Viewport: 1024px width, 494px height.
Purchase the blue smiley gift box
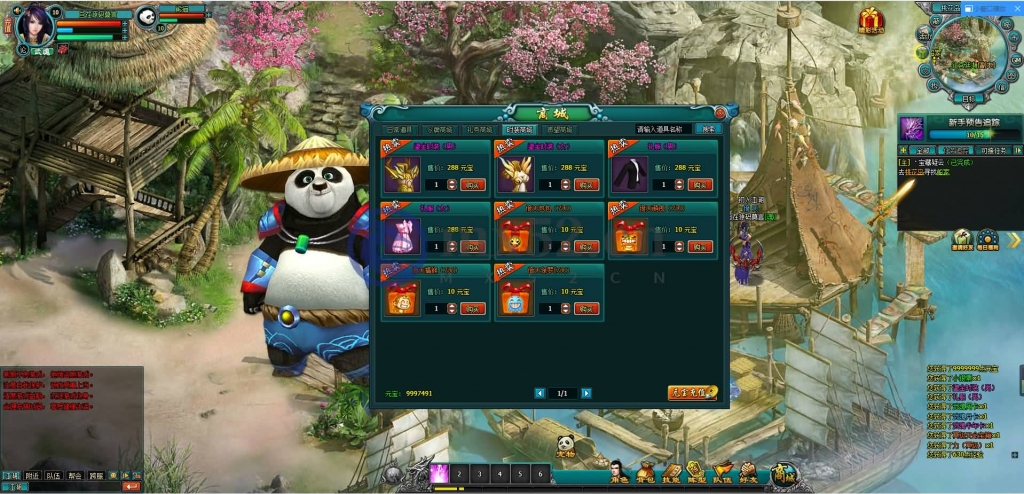[587, 308]
